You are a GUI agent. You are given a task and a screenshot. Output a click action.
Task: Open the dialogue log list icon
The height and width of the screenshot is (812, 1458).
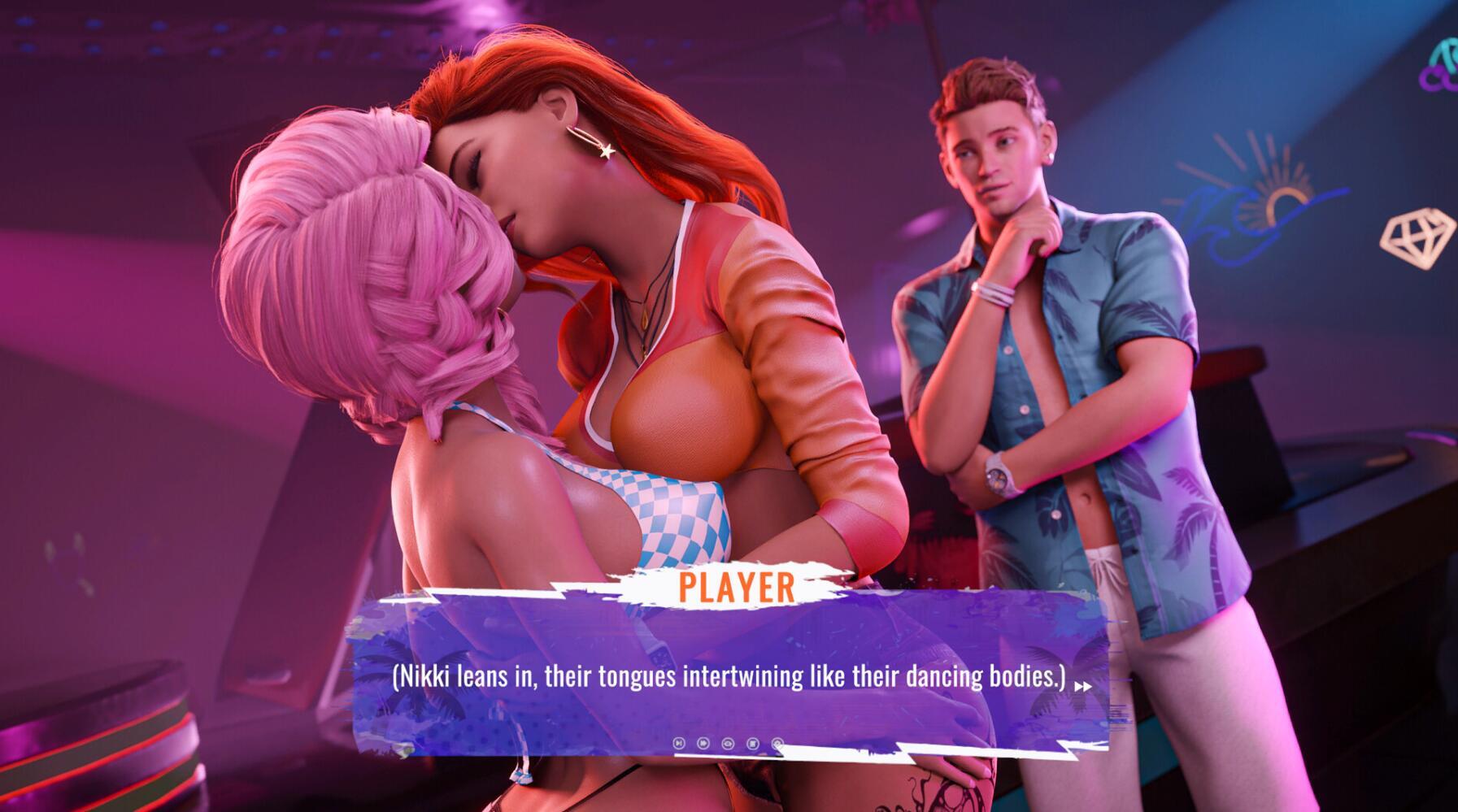point(753,743)
